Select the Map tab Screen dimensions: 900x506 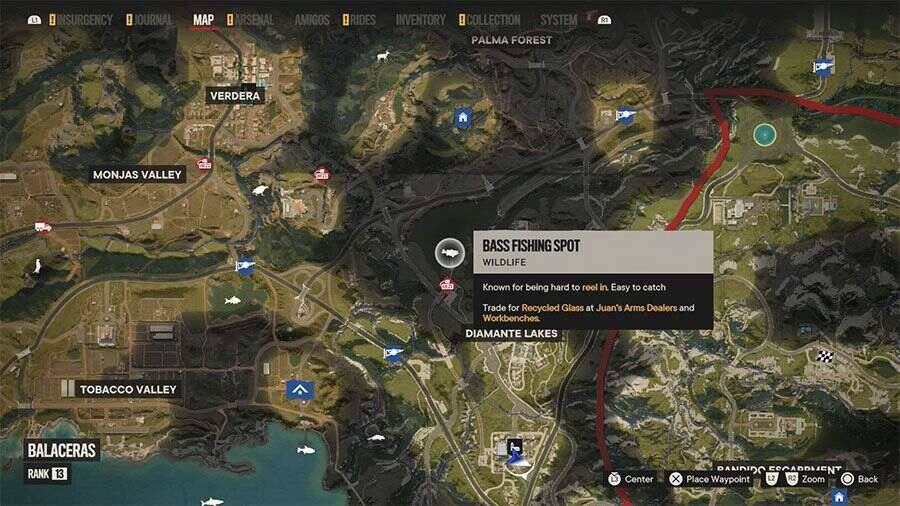coord(203,20)
